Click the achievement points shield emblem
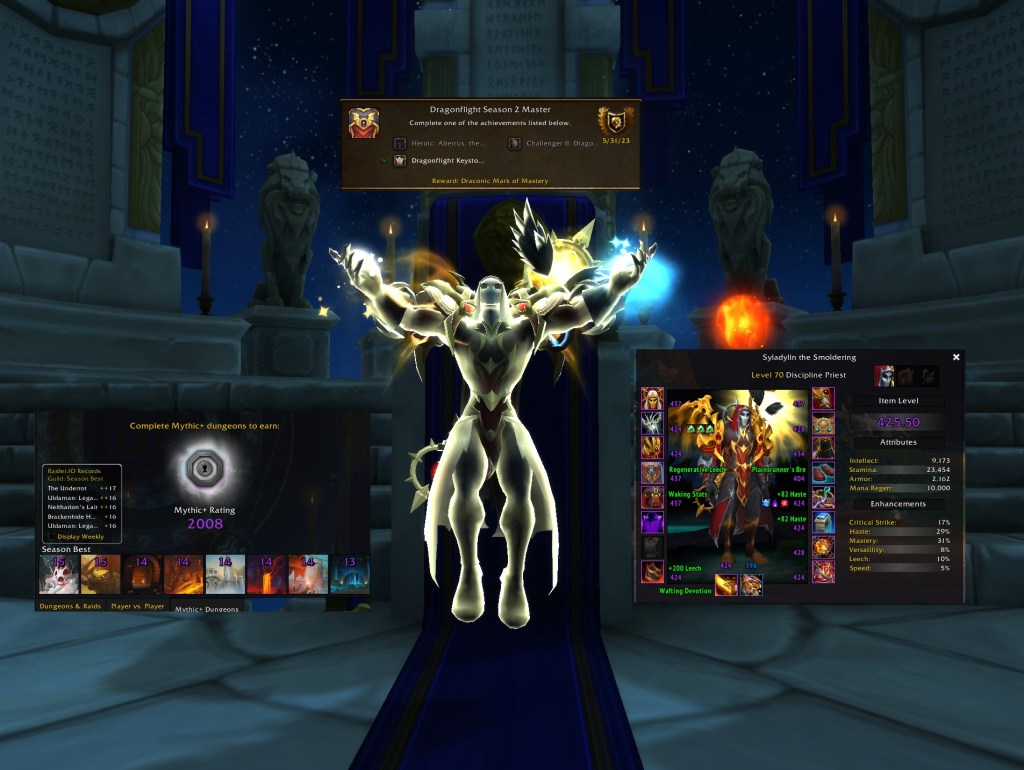This screenshot has width=1024, height=770. (x=616, y=121)
